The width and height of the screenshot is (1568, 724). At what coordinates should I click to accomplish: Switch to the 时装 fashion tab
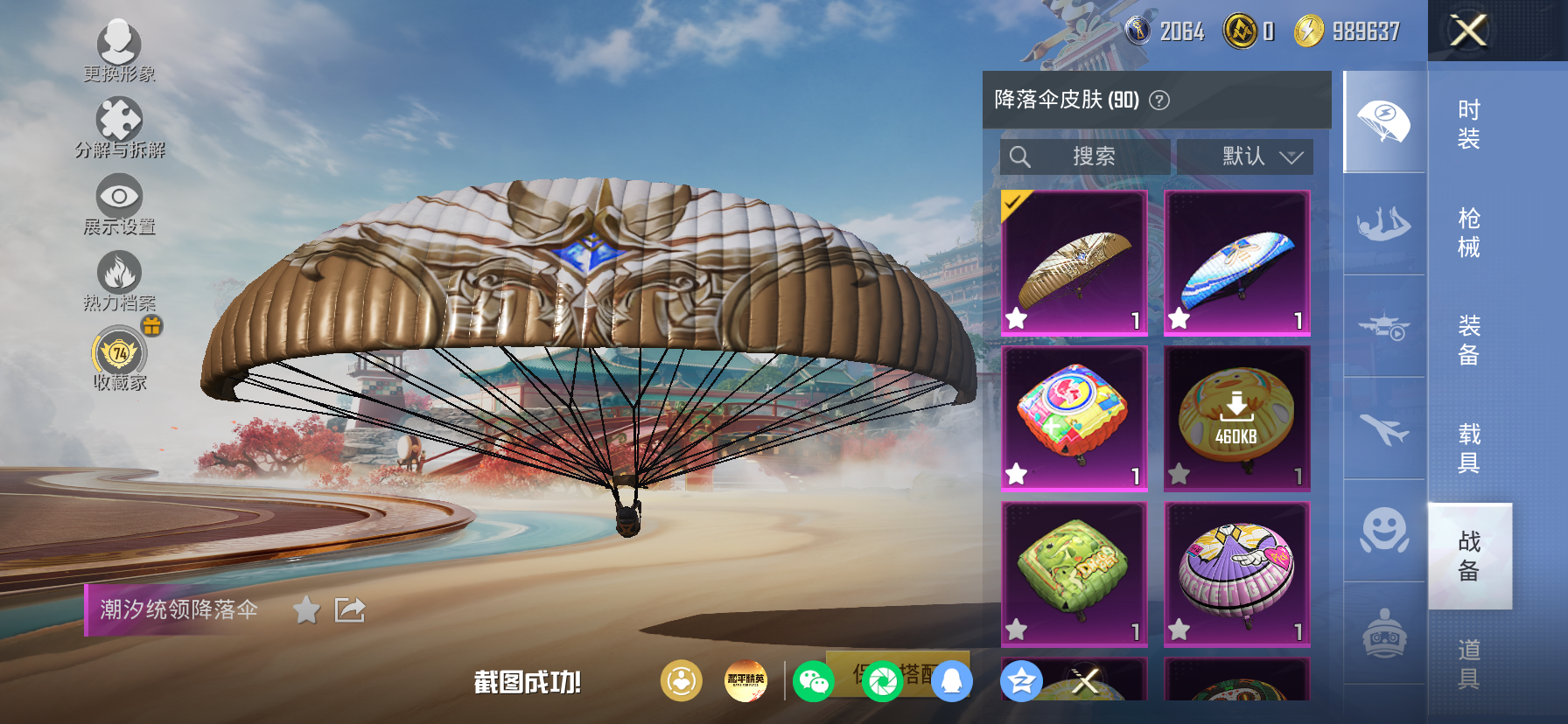pyautogui.click(x=1469, y=123)
